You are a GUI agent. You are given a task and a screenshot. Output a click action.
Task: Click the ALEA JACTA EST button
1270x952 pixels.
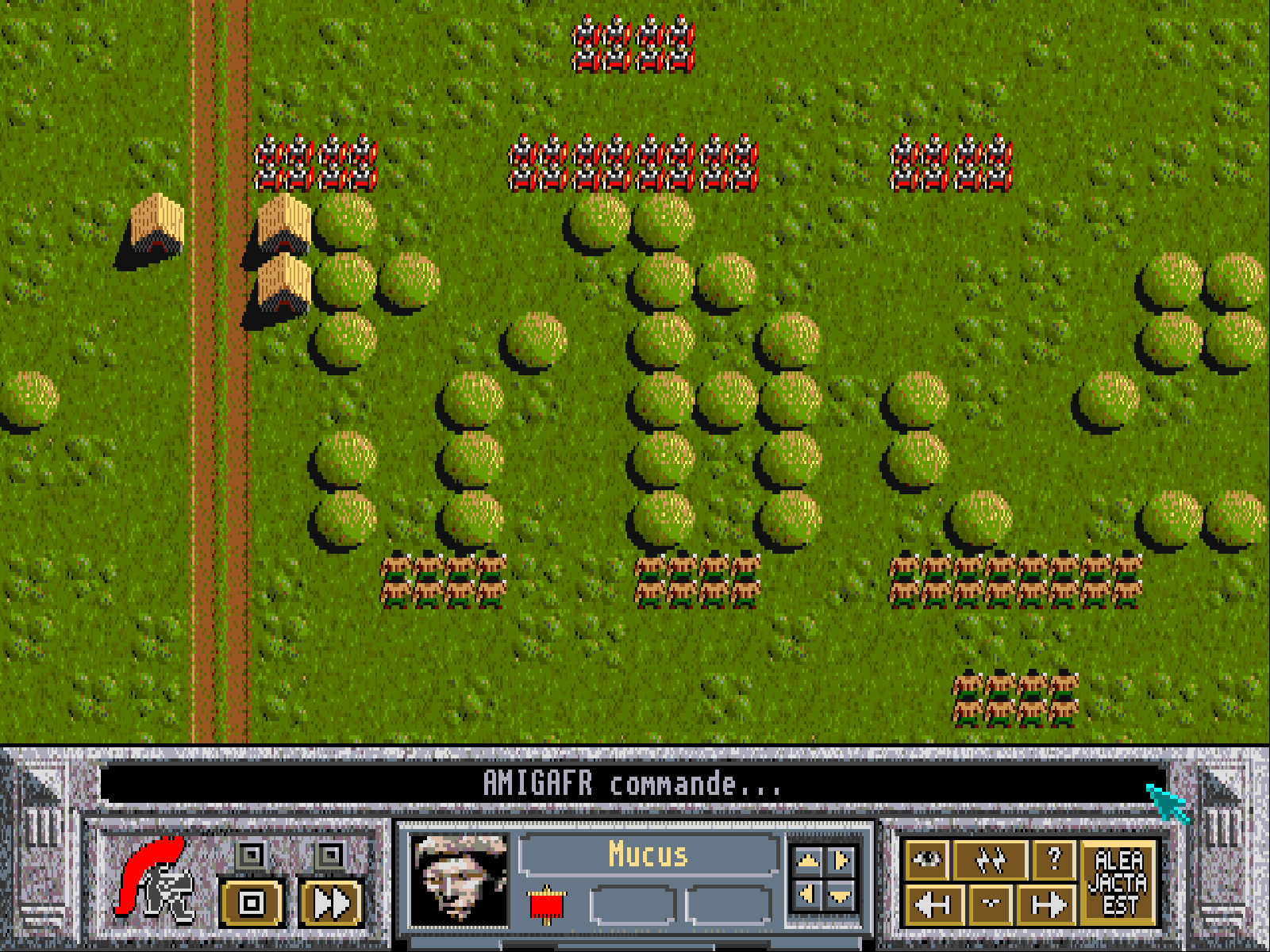point(1119,882)
